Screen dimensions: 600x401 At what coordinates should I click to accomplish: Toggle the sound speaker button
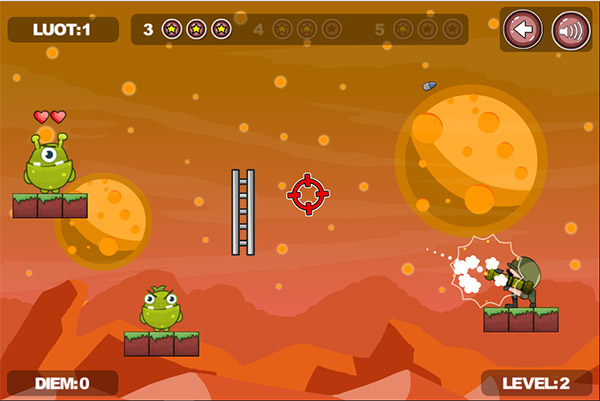pyautogui.click(x=570, y=30)
